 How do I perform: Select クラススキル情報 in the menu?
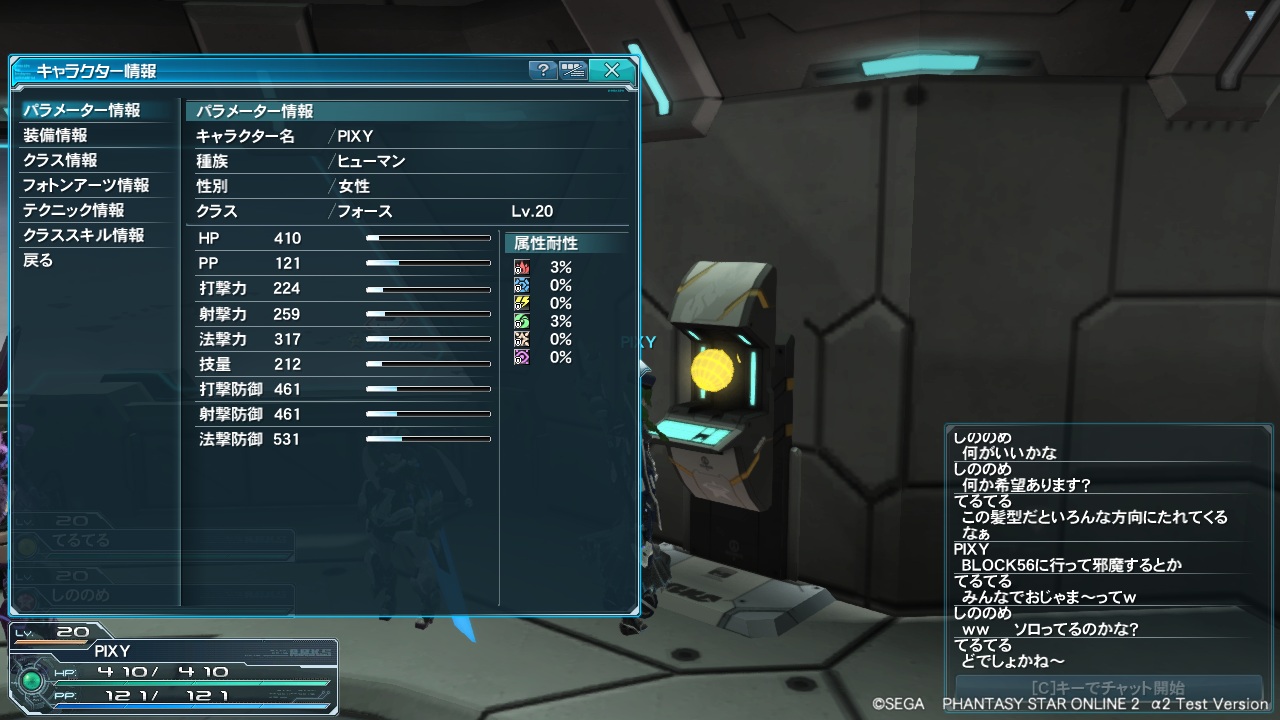coord(84,235)
